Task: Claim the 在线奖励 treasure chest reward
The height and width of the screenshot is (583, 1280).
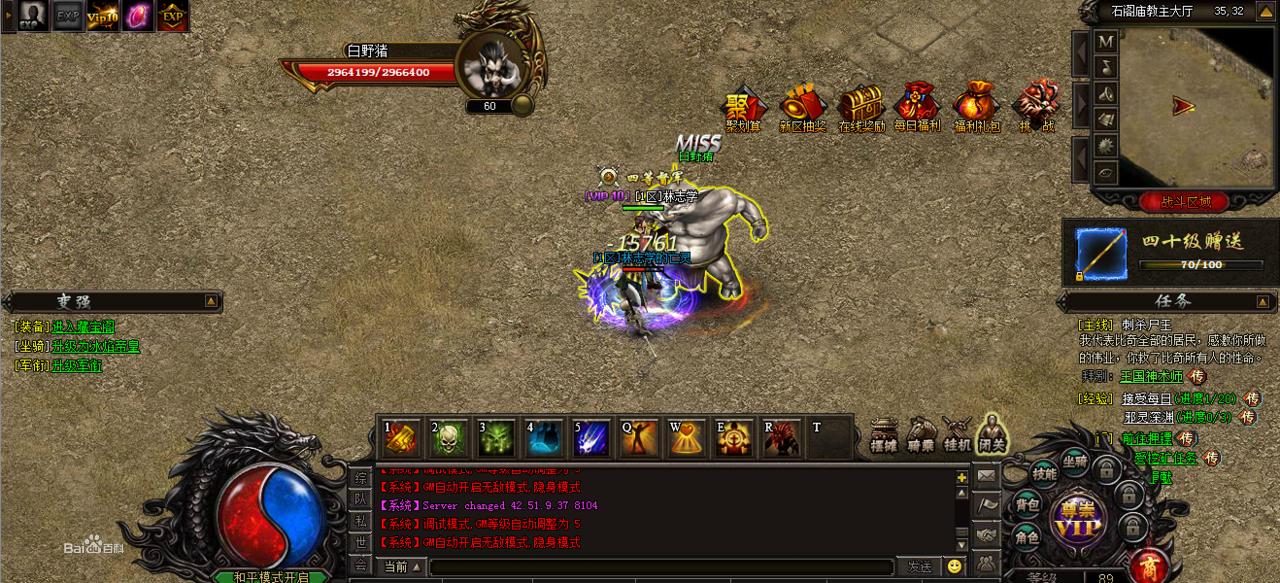Action: 860,106
